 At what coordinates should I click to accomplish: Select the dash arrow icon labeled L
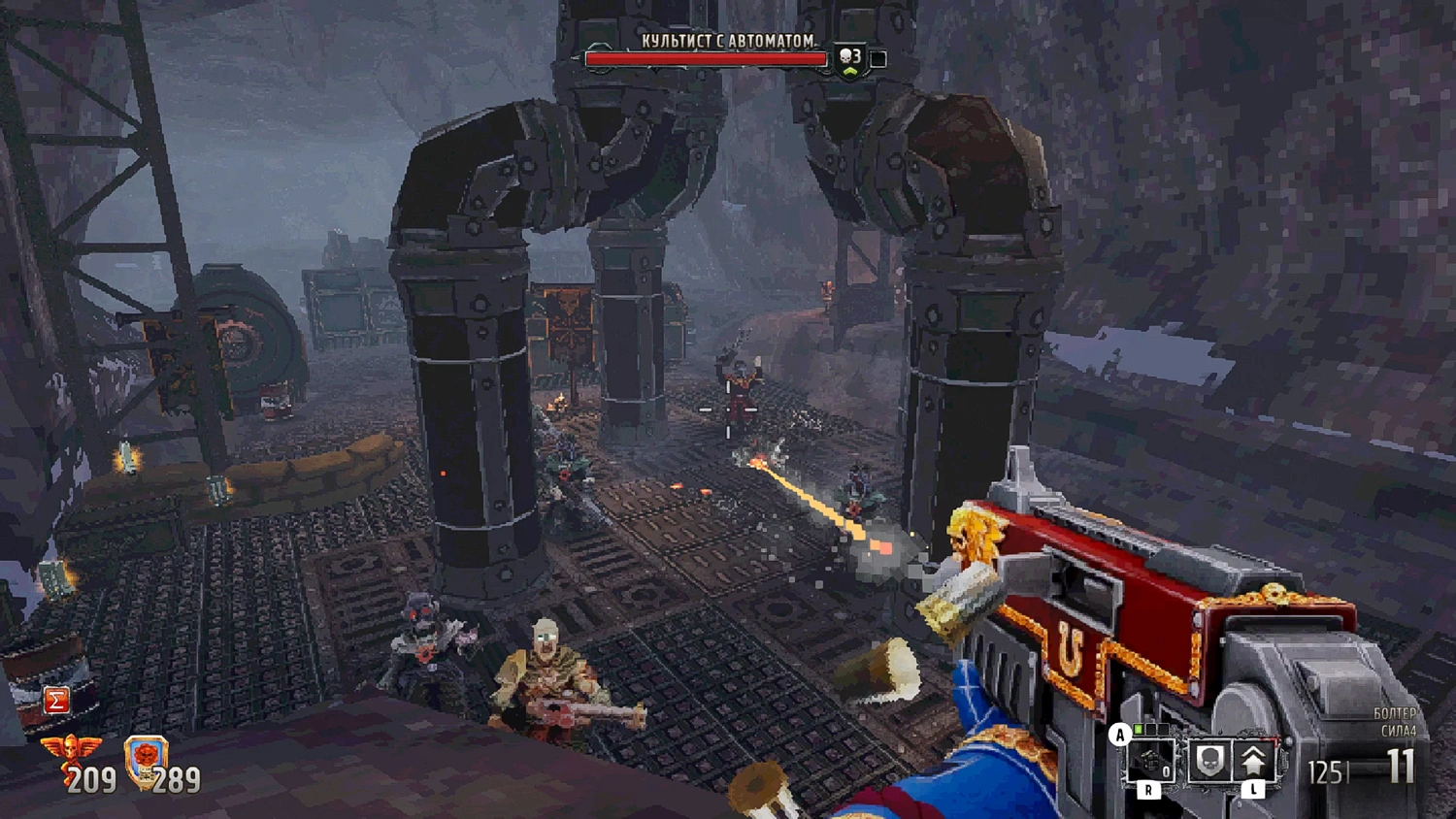(1253, 759)
